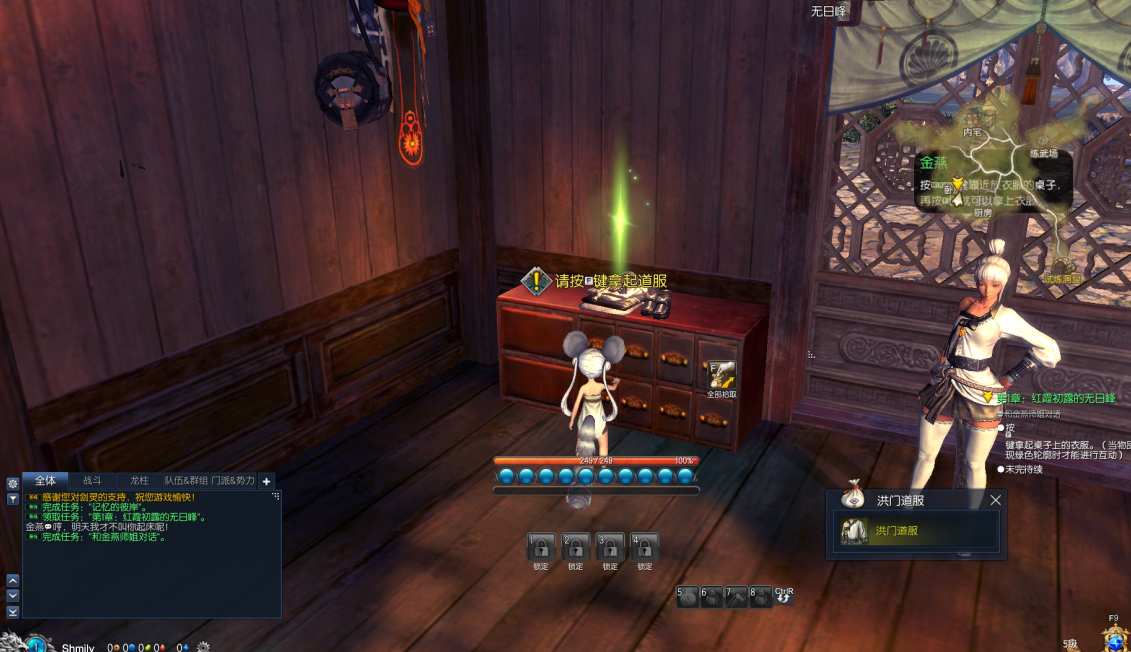The height and width of the screenshot is (652, 1131).
Task: Click the locked skill slot numbered 1
Action: (541, 547)
